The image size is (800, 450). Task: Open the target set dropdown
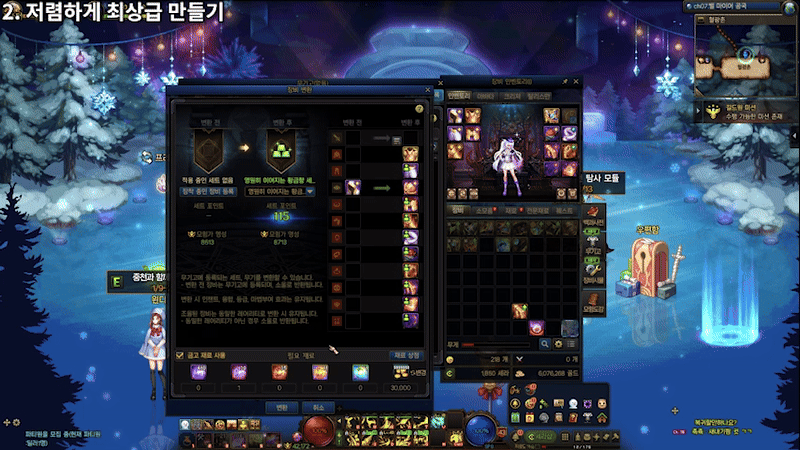click(x=310, y=190)
